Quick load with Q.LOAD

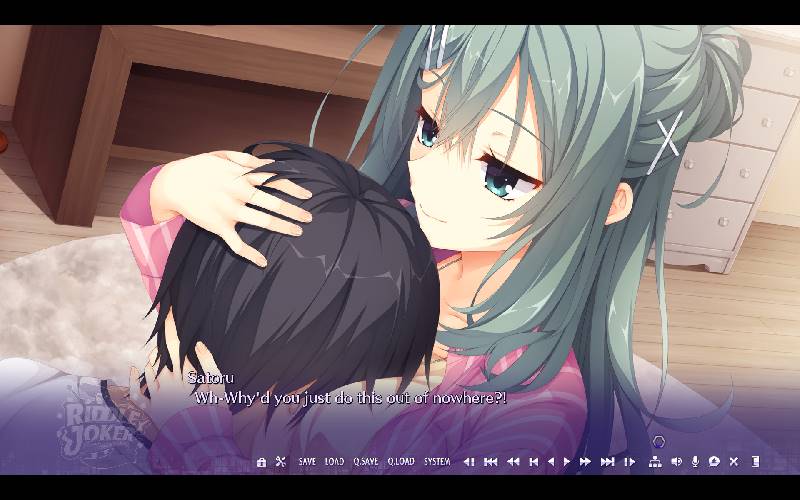401,462
